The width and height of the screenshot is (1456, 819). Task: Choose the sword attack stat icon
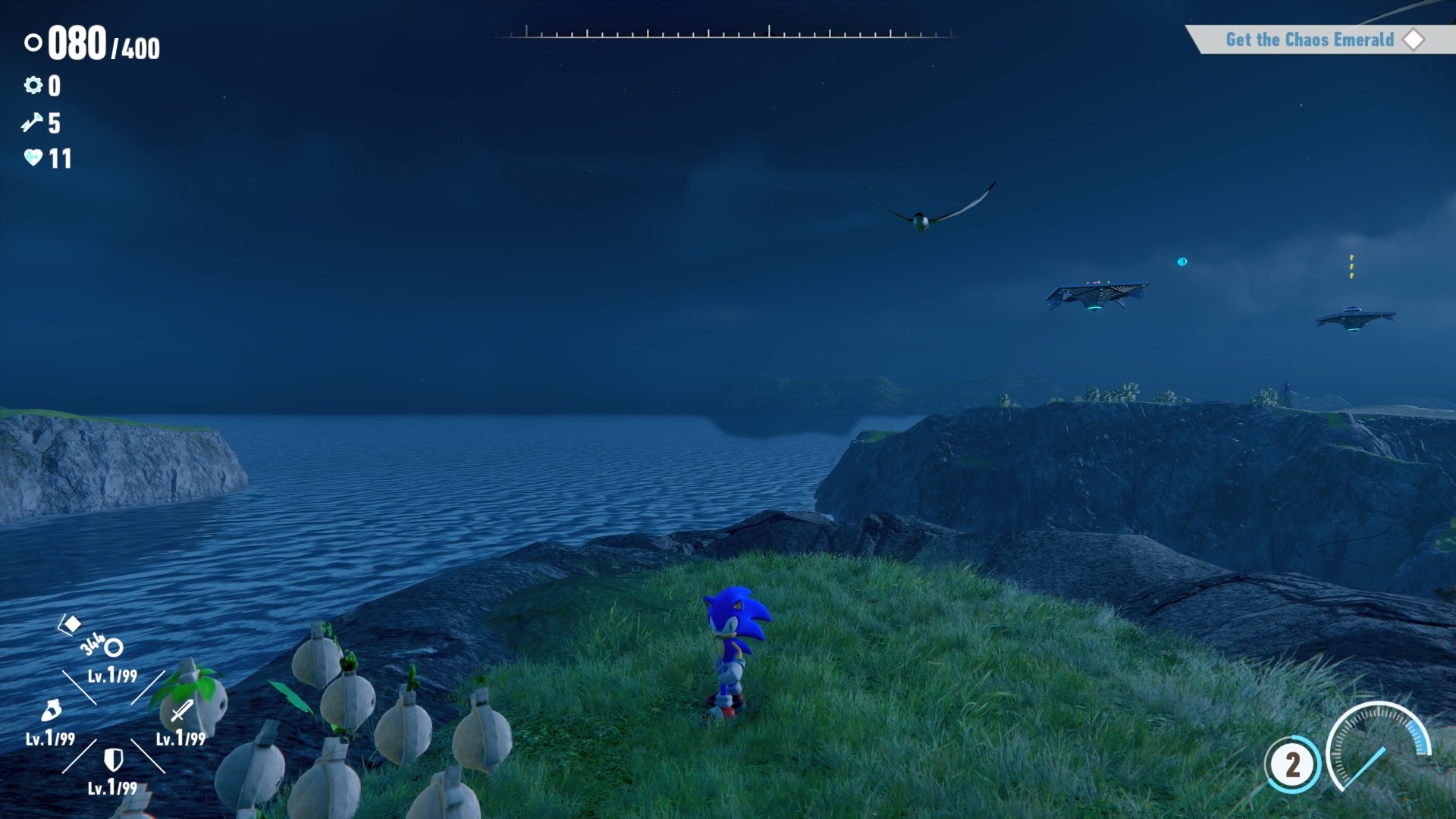181,711
